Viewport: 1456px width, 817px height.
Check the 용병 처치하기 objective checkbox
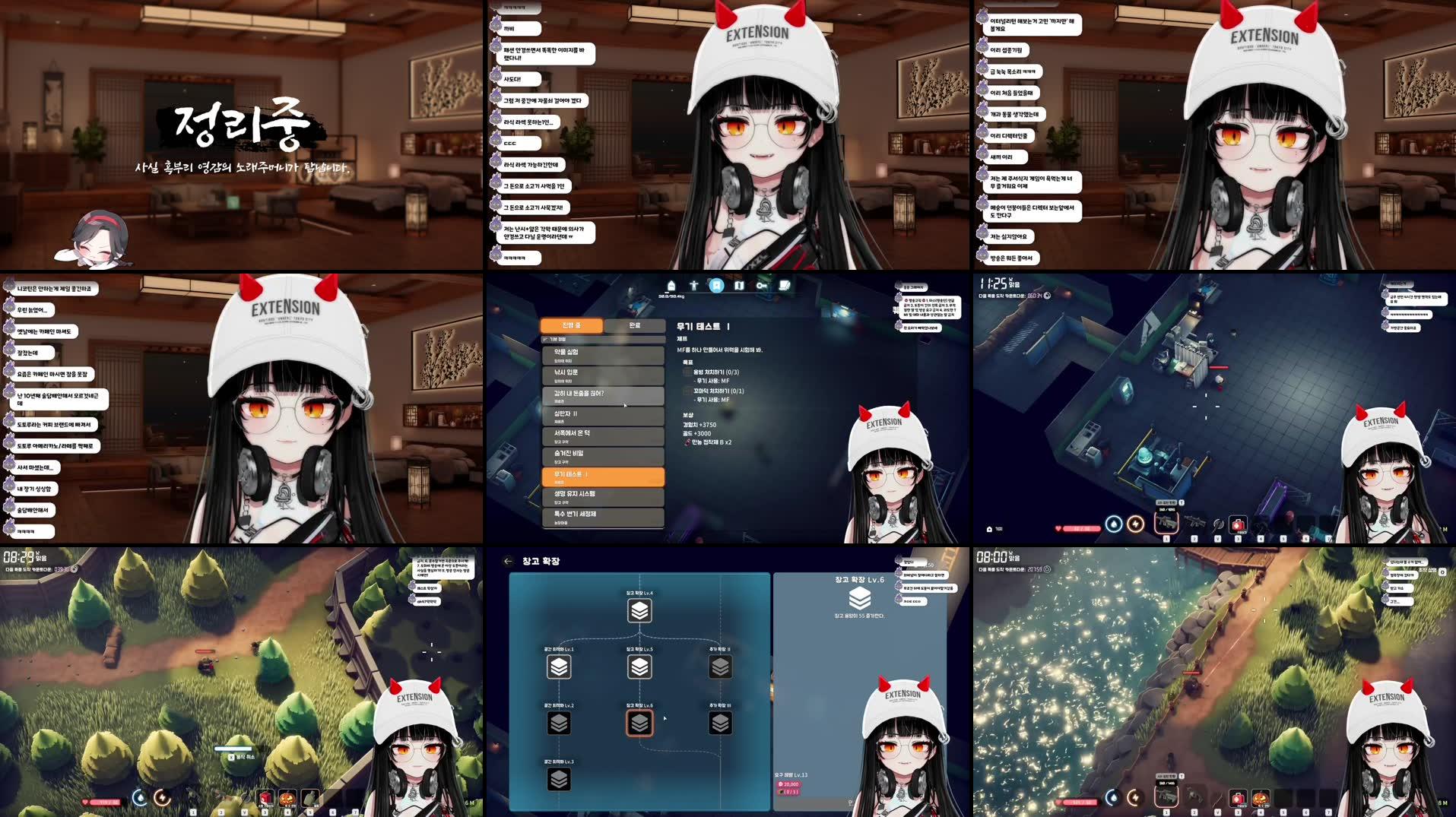click(x=687, y=372)
